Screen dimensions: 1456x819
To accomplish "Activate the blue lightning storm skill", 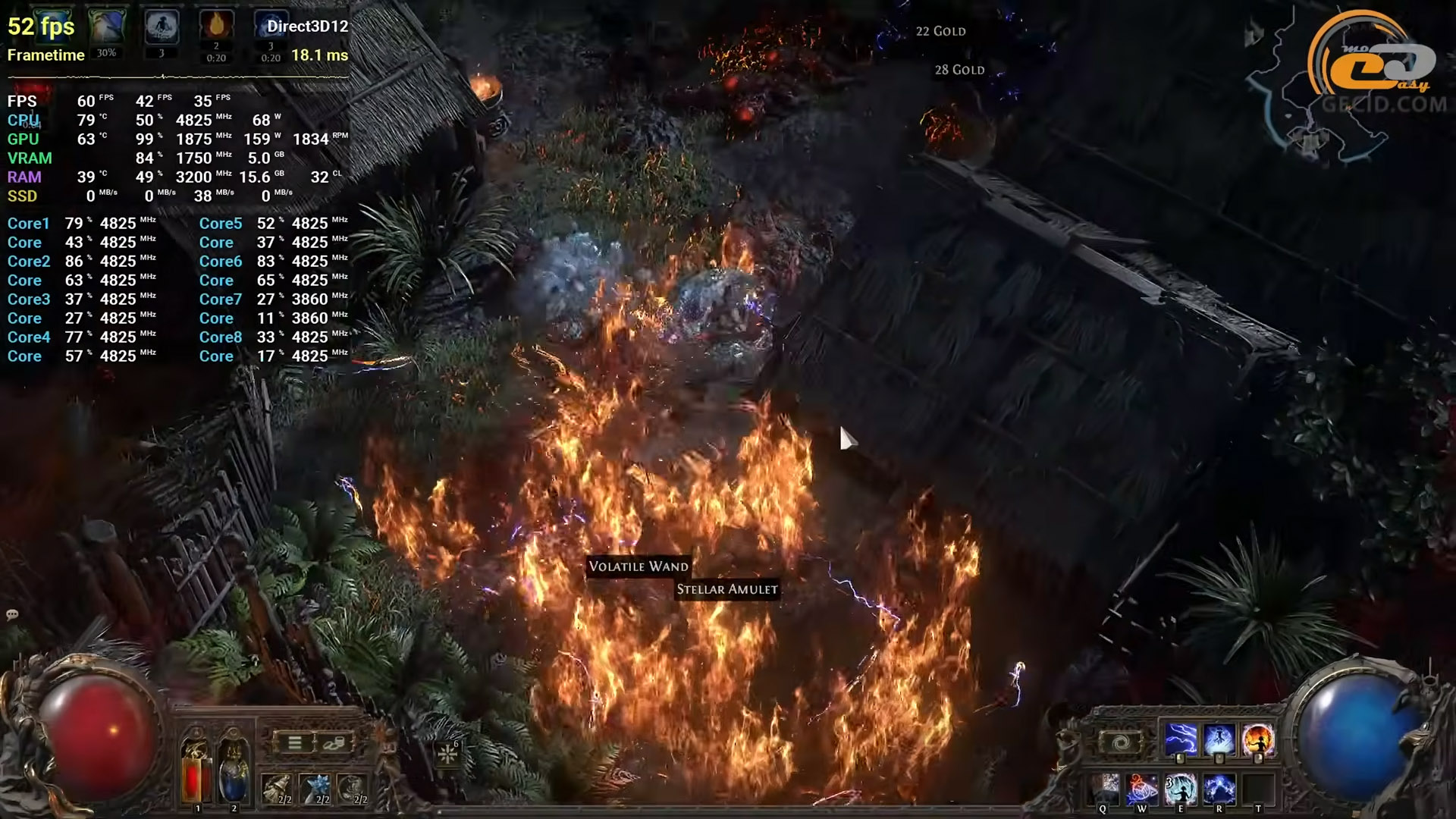I will tap(1219, 789).
